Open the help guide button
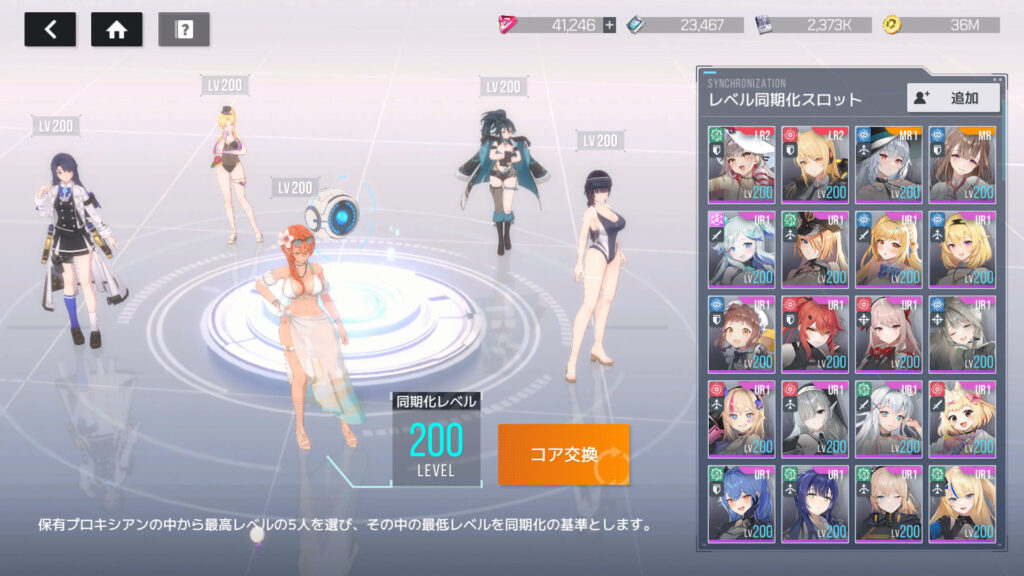The height and width of the screenshot is (576, 1024). tap(184, 29)
